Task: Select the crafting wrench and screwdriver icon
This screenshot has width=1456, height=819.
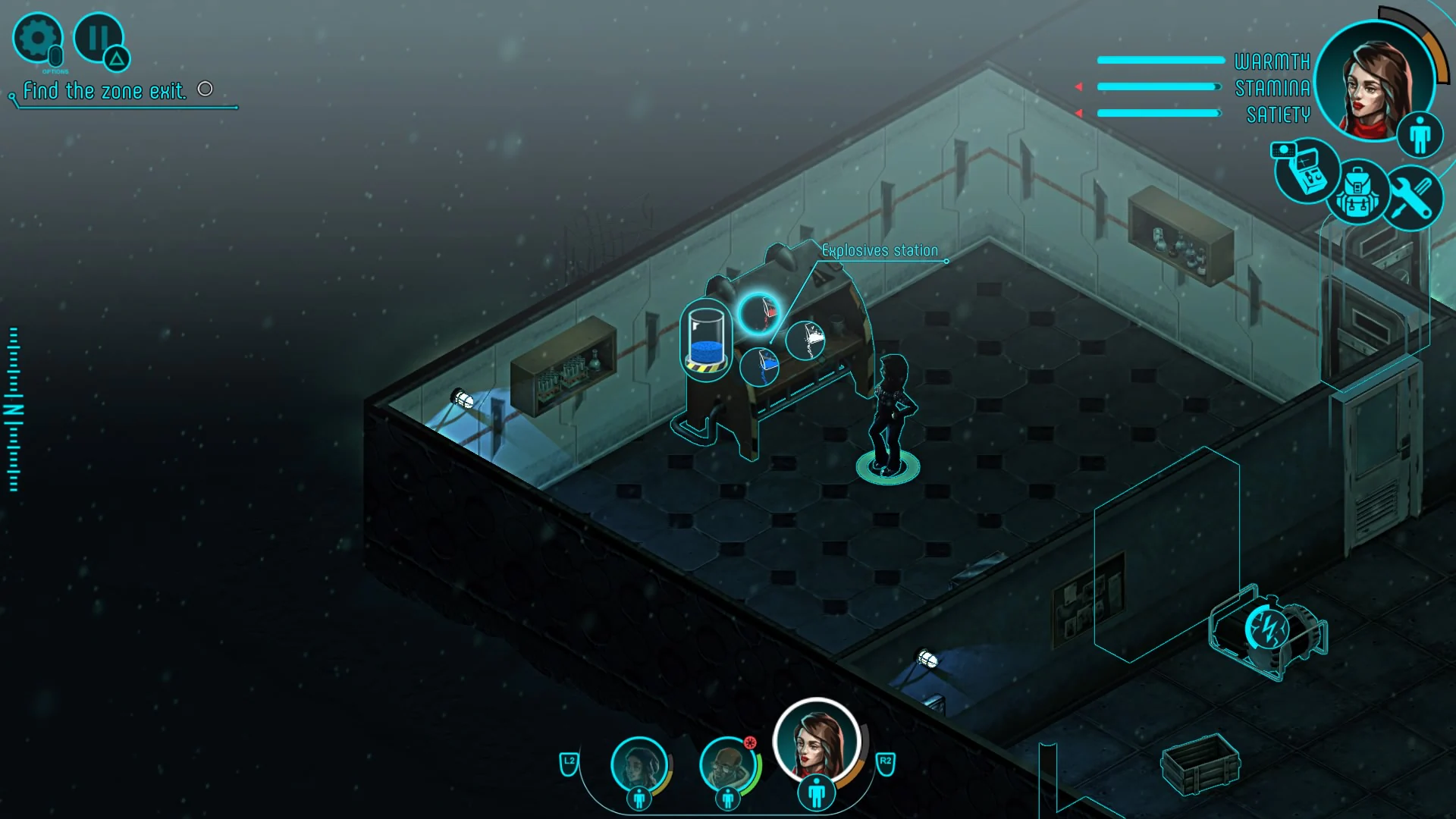Action: pyautogui.click(x=1412, y=199)
